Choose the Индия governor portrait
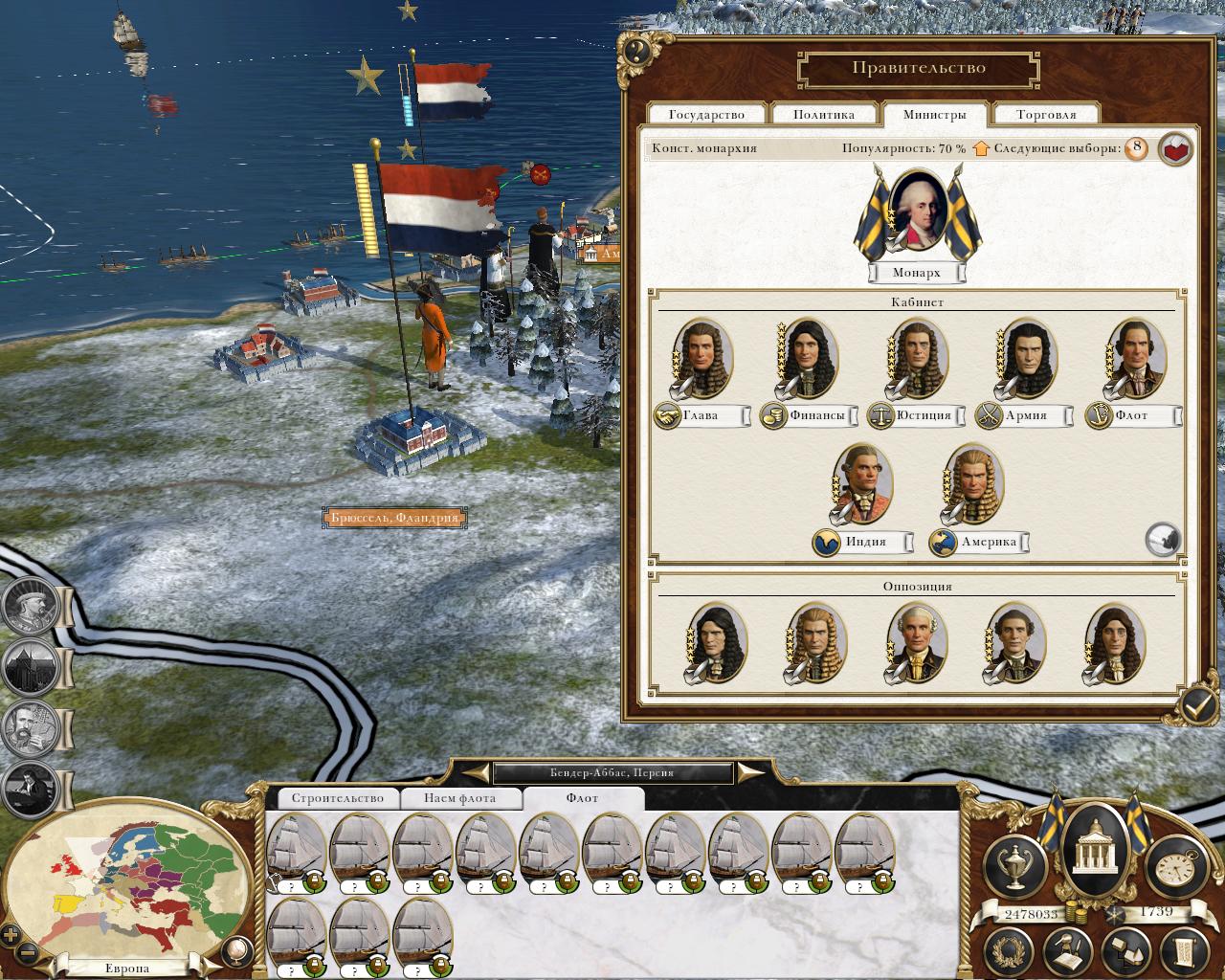Viewport: 1225px width, 980px height. pyautogui.click(x=862, y=484)
